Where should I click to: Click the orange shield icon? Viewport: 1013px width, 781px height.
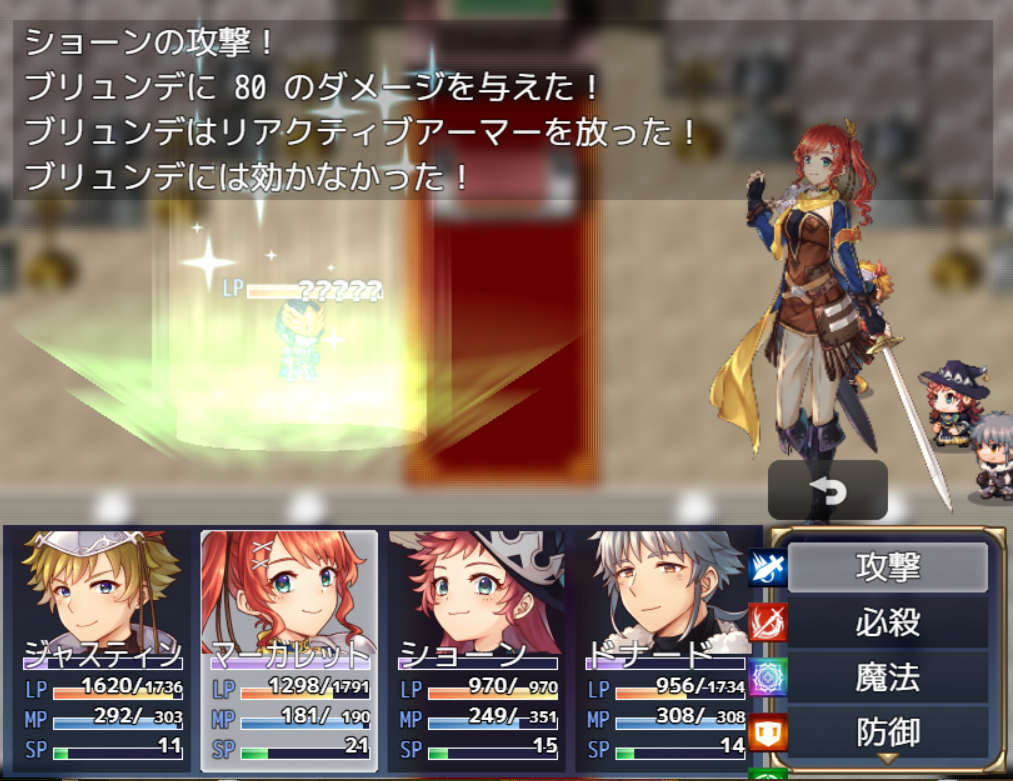tap(767, 733)
